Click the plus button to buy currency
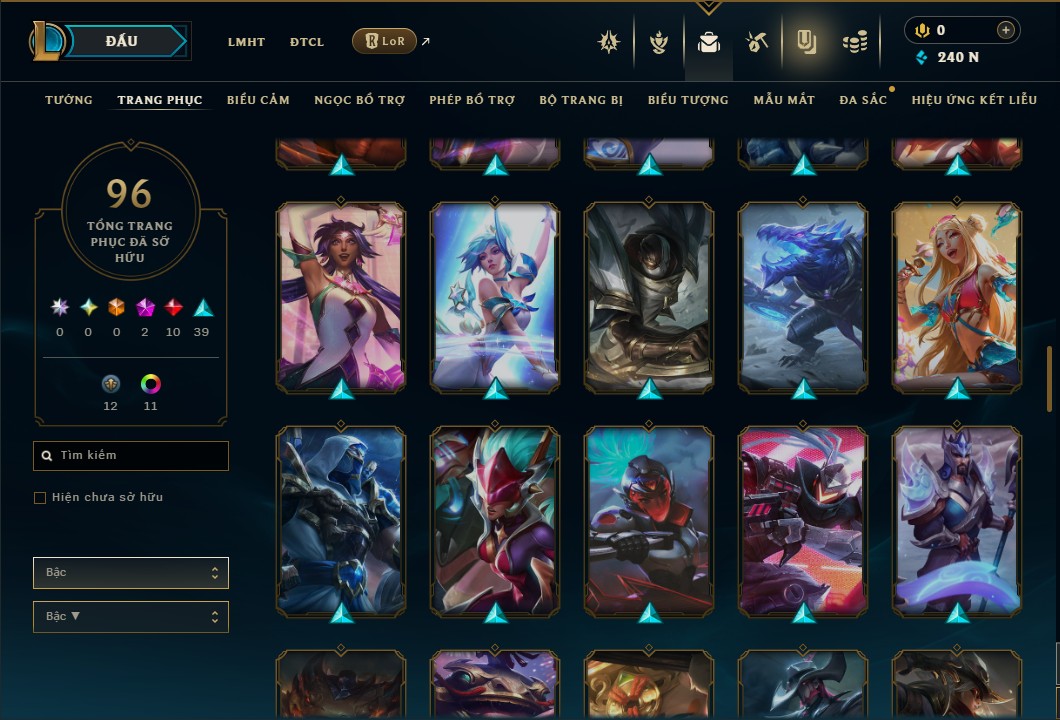Viewport: 1060px width, 720px height. tap(1005, 31)
